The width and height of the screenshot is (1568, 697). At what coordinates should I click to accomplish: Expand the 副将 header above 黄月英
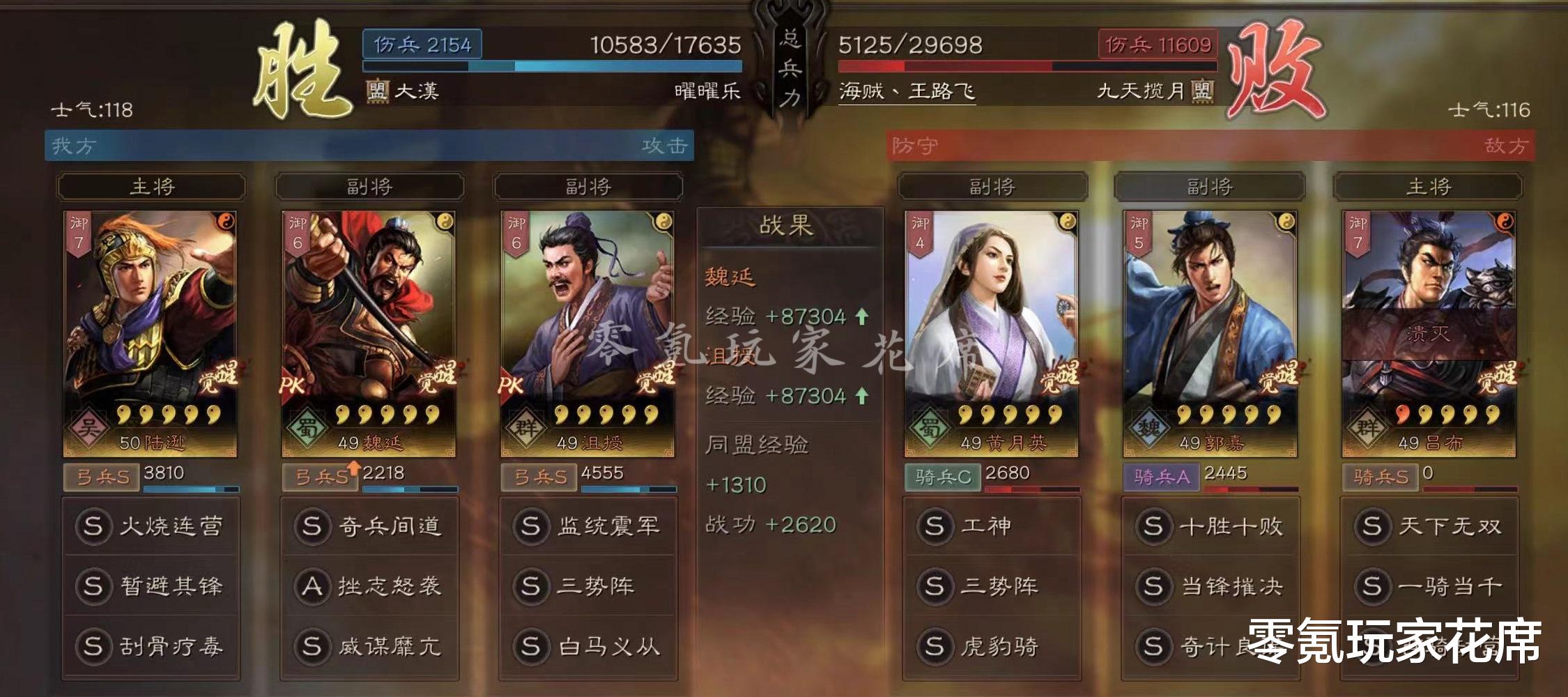[x=994, y=186]
